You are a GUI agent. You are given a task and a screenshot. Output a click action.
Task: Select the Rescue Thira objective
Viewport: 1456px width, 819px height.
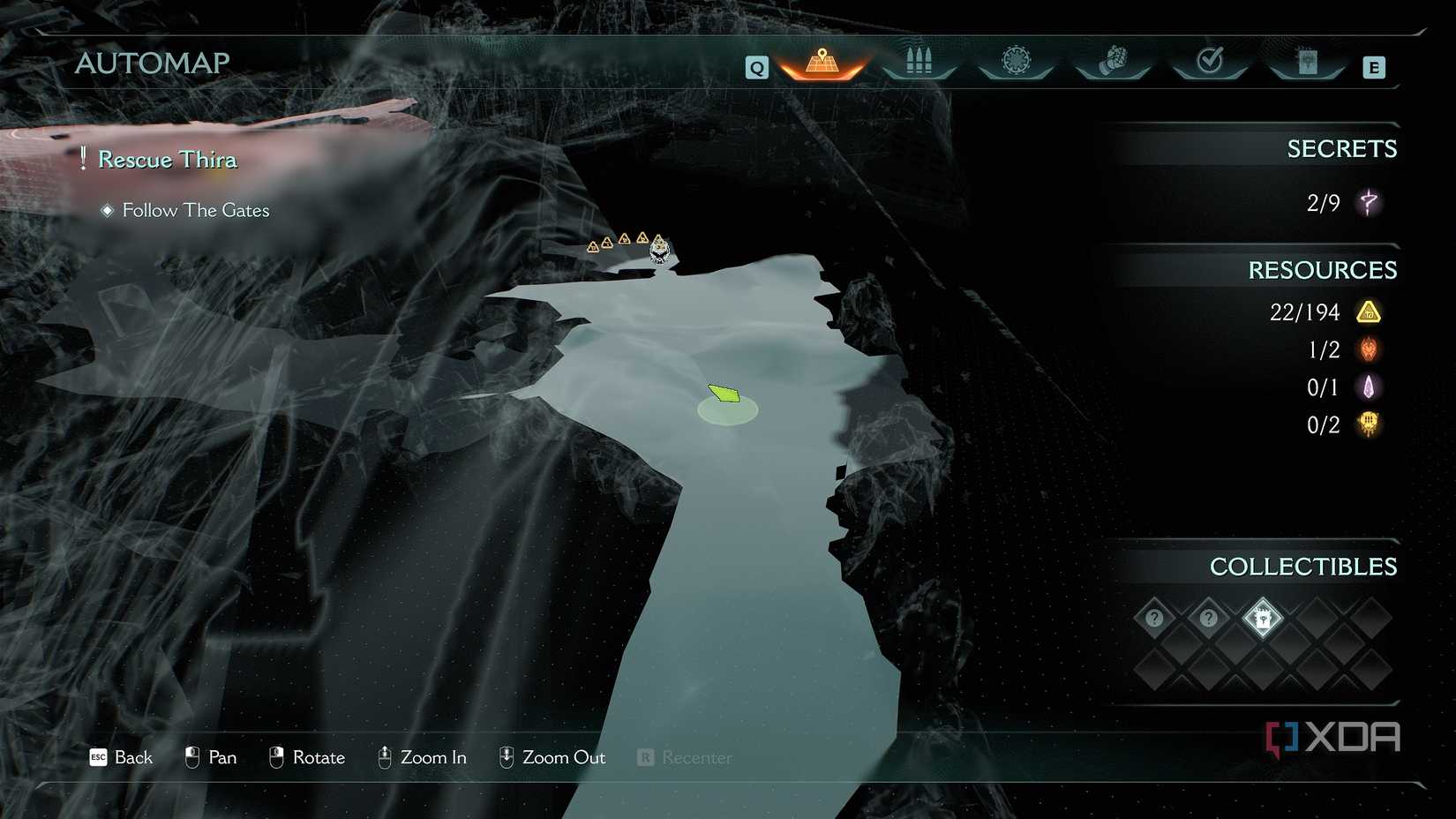[167, 160]
